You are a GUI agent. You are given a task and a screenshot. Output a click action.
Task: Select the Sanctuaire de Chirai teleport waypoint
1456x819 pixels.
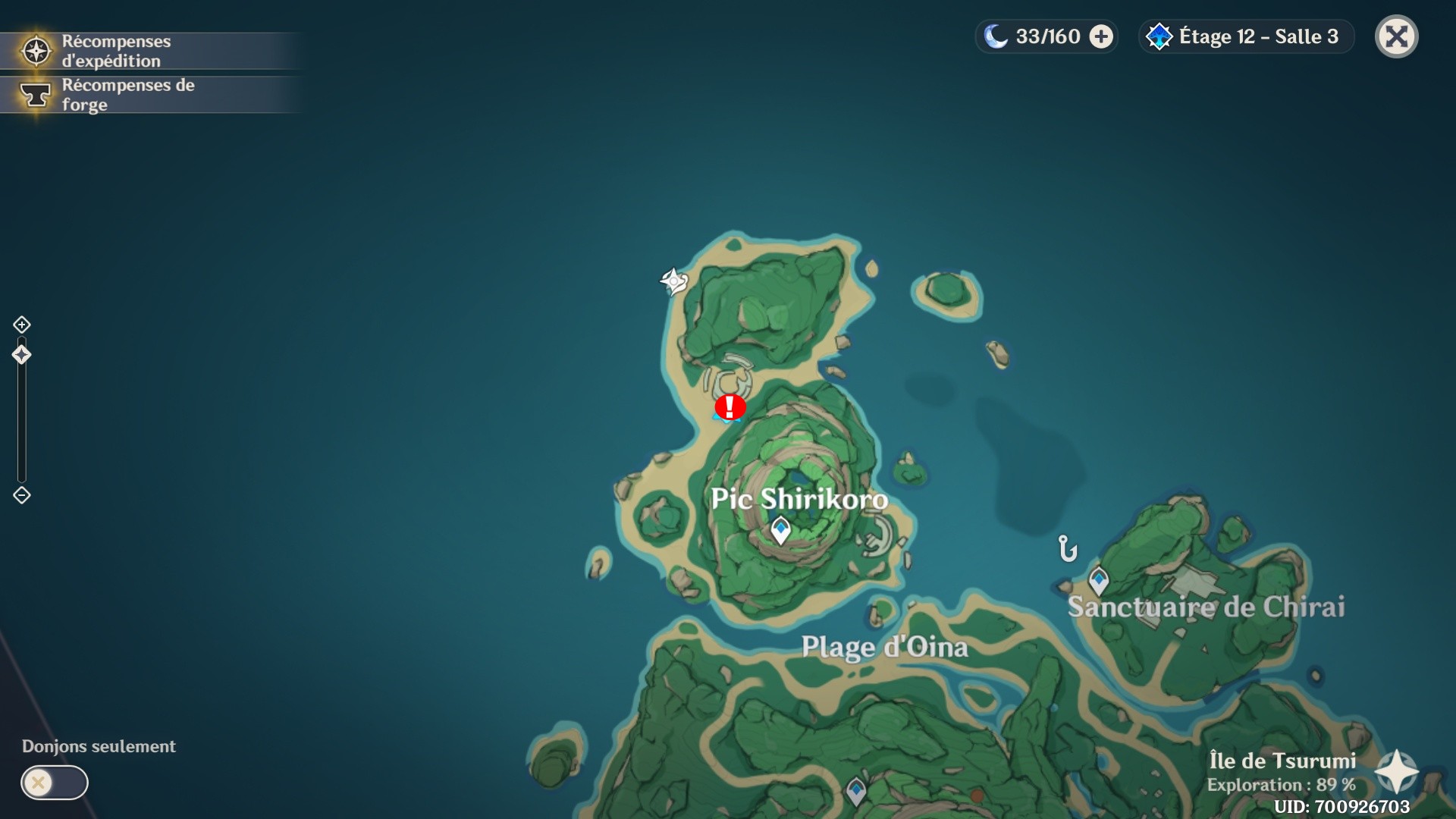point(1098,581)
